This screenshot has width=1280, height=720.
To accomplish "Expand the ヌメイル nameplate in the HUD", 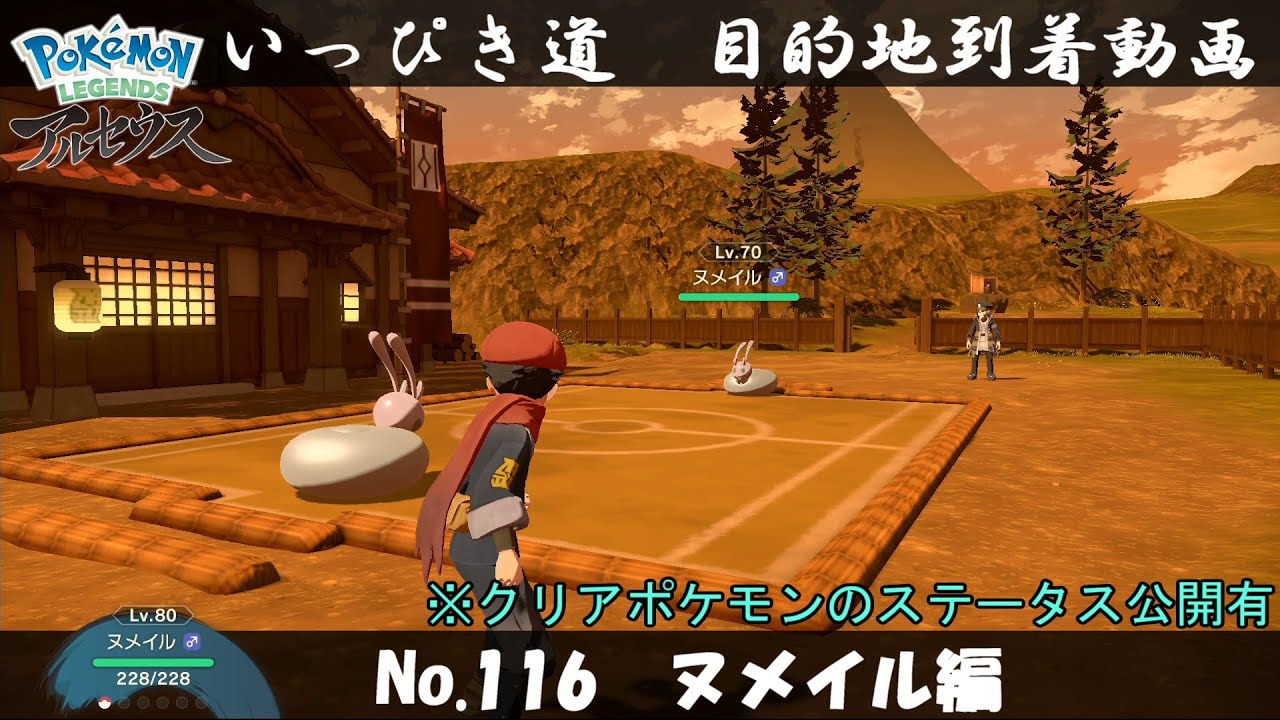I will [143, 641].
